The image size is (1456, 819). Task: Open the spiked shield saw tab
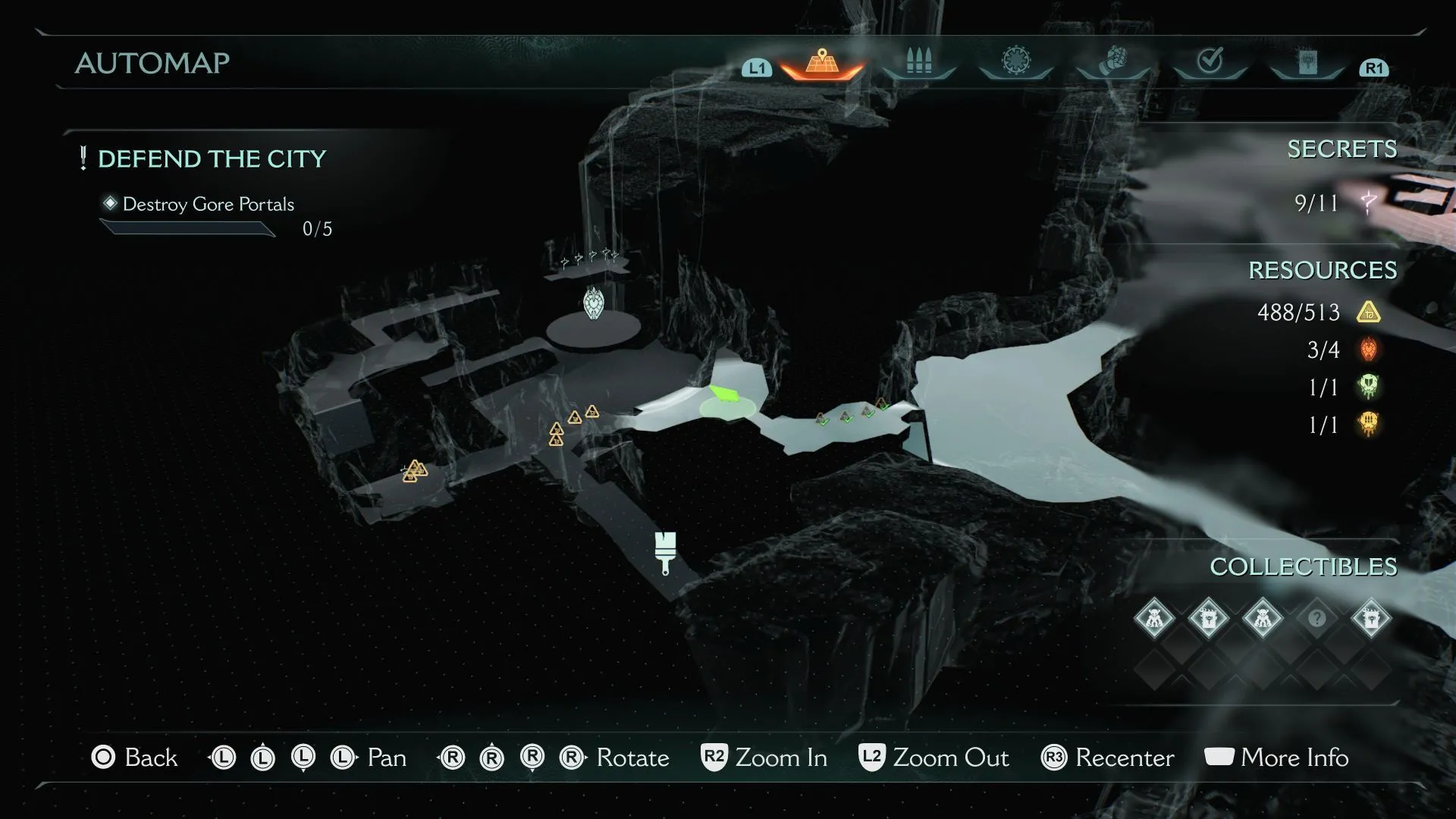[1016, 61]
